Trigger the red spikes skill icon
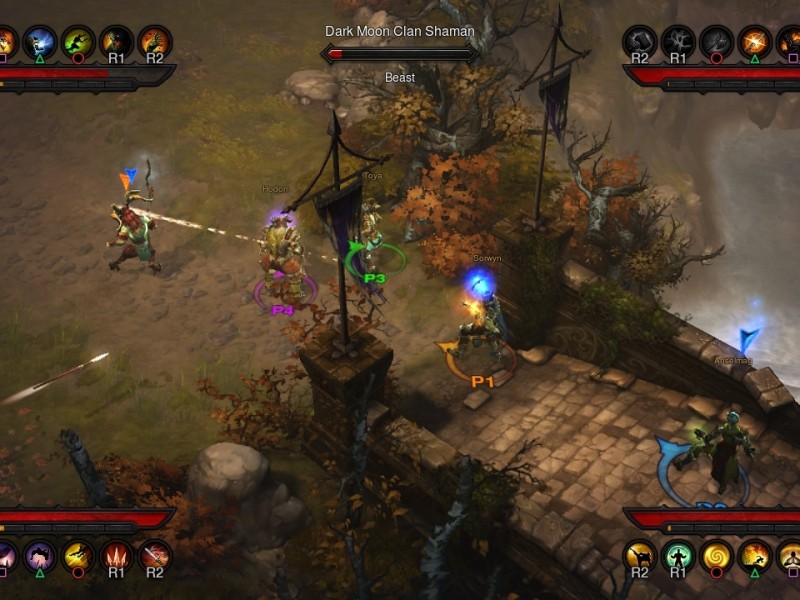This screenshot has height=600, width=800. pyautogui.click(x=116, y=556)
